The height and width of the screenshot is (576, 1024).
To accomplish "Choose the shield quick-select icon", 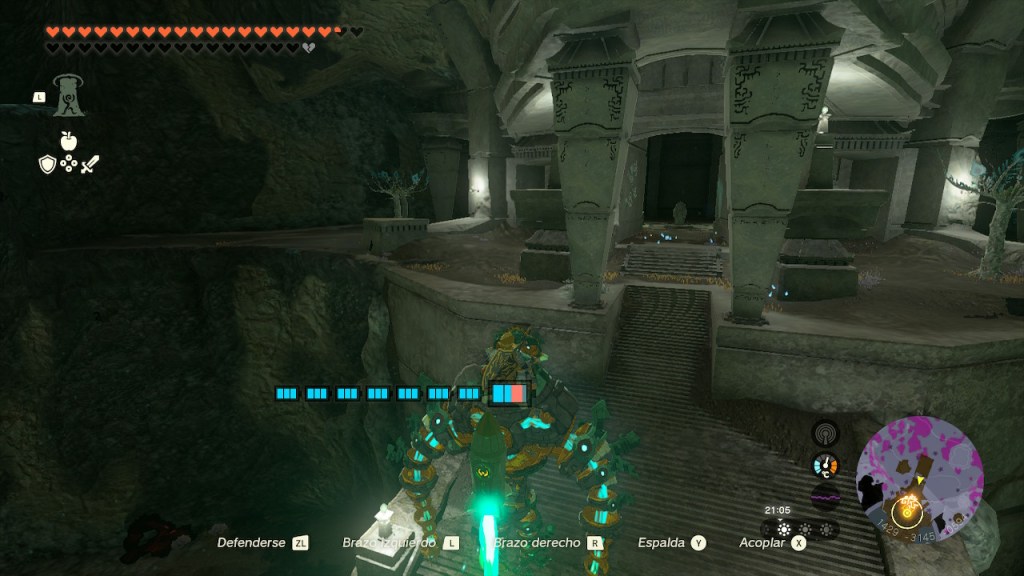I will click(x=47, y=164).
